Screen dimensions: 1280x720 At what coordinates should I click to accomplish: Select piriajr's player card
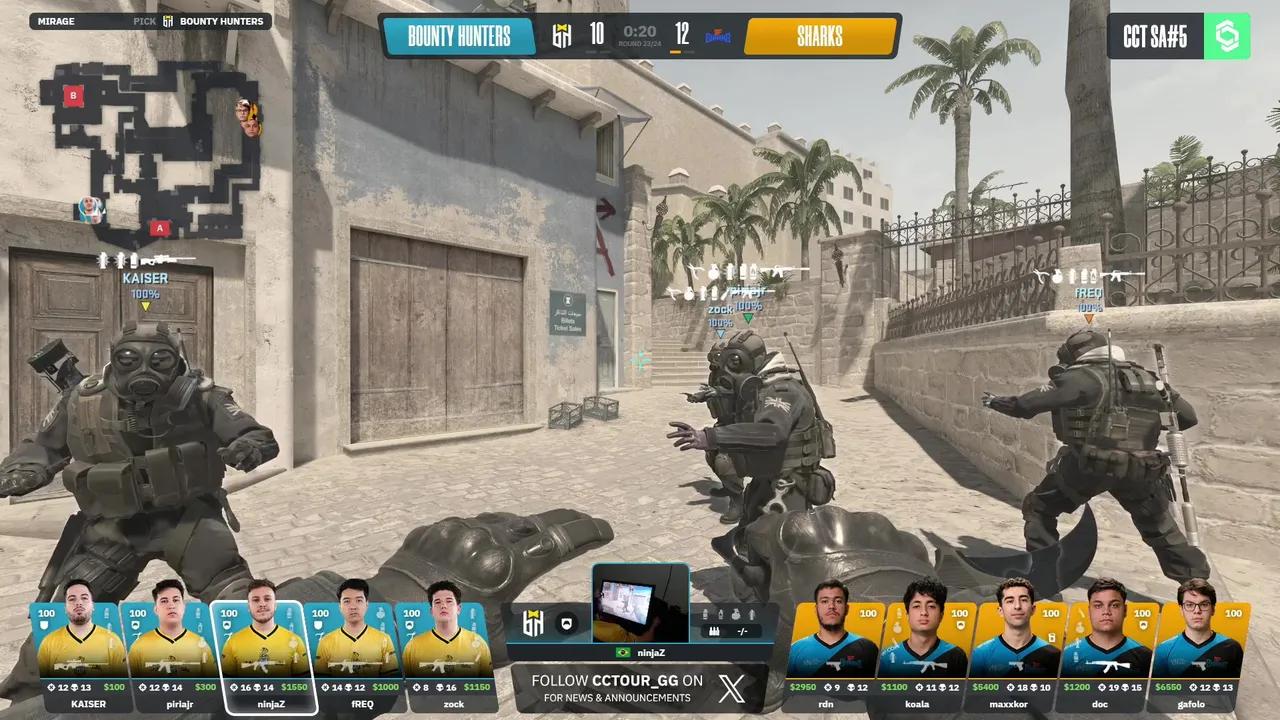[x=168, y=655]
